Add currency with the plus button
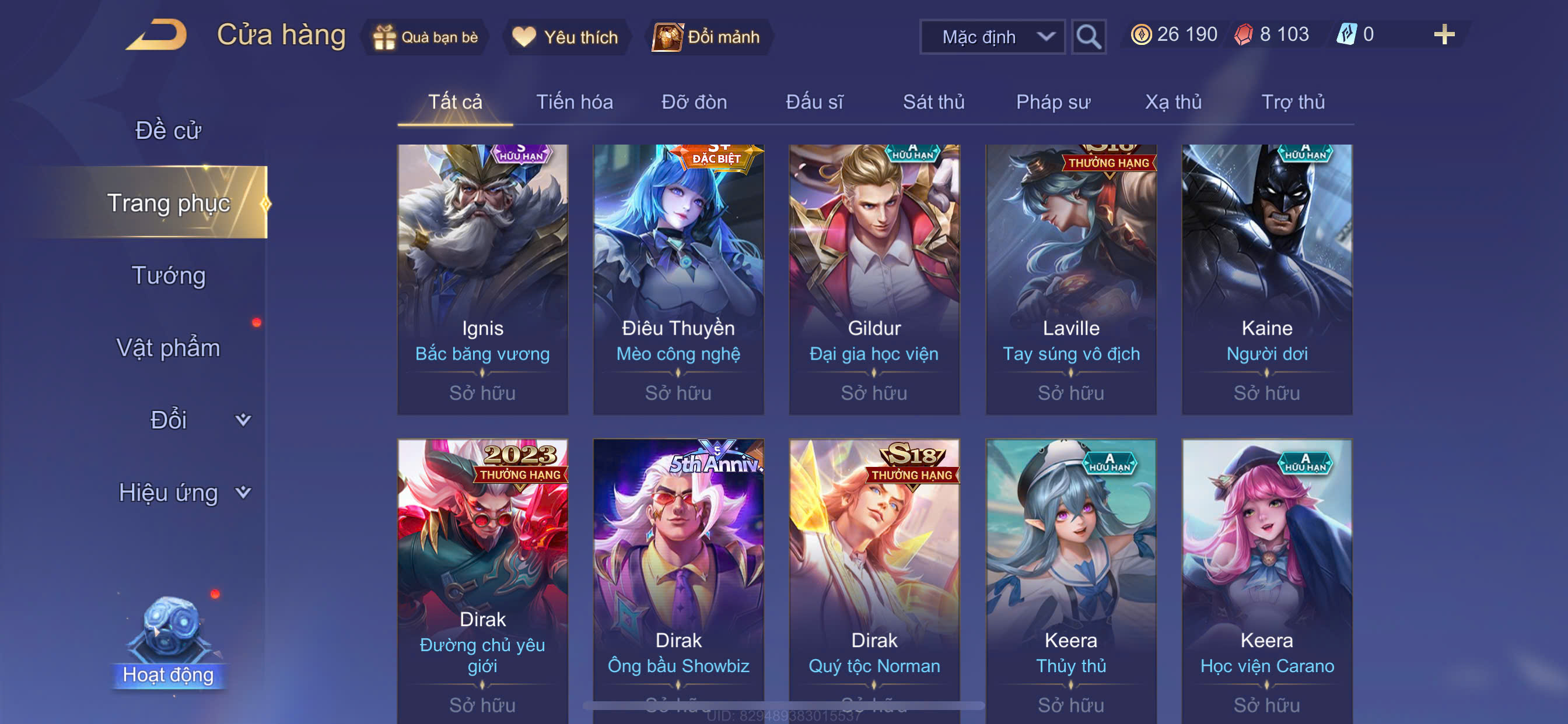The height and width of the screenshot is (724, 1568). coord(1443,34)
